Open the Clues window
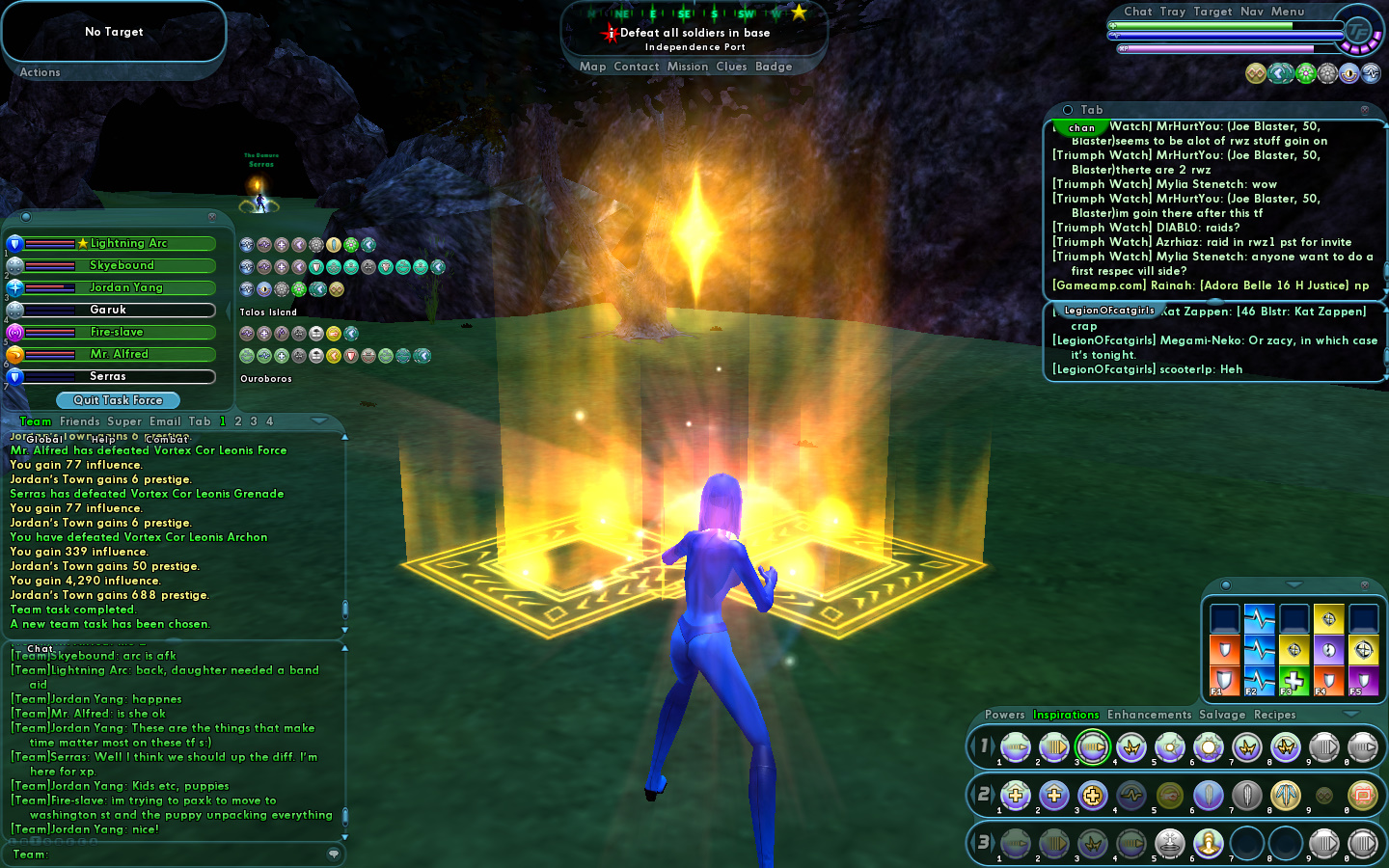This screenshot has height=868, width=1389. [731, 67]
